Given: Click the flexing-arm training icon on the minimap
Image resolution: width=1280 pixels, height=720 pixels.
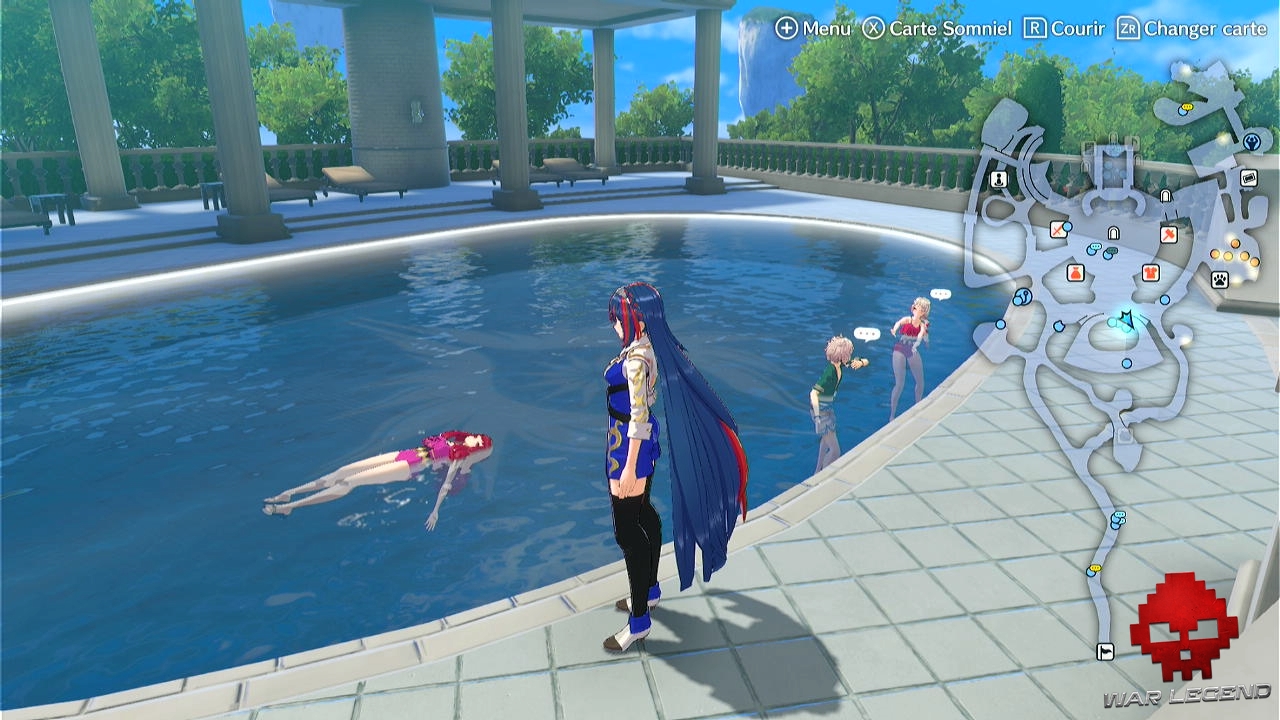Looking at the screenshot, I should coord(1253,143).
